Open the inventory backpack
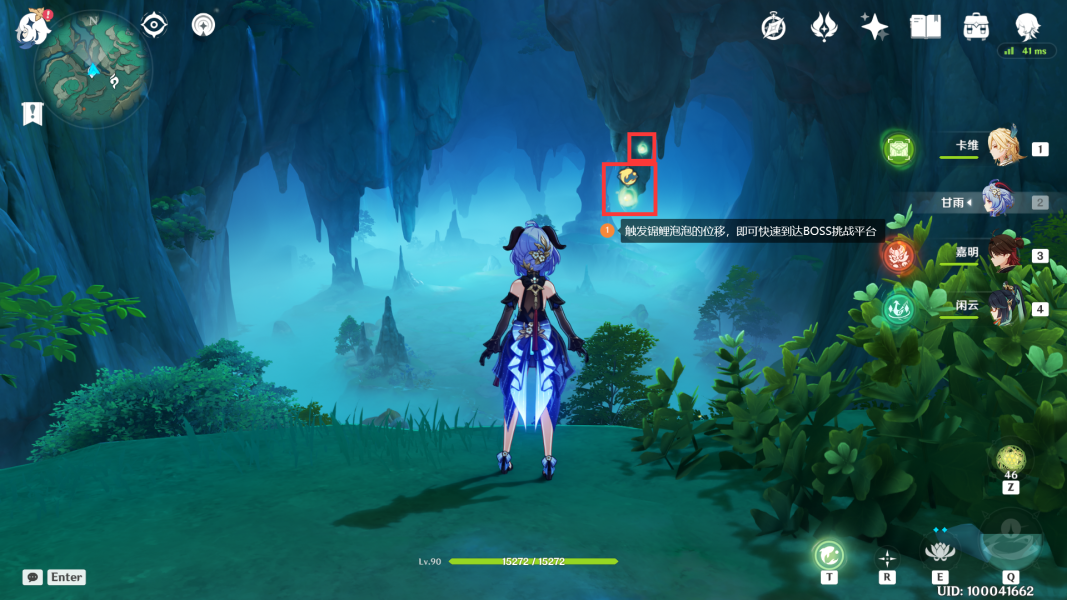This screenshot has height=600, width=1067. pos(976,27)
